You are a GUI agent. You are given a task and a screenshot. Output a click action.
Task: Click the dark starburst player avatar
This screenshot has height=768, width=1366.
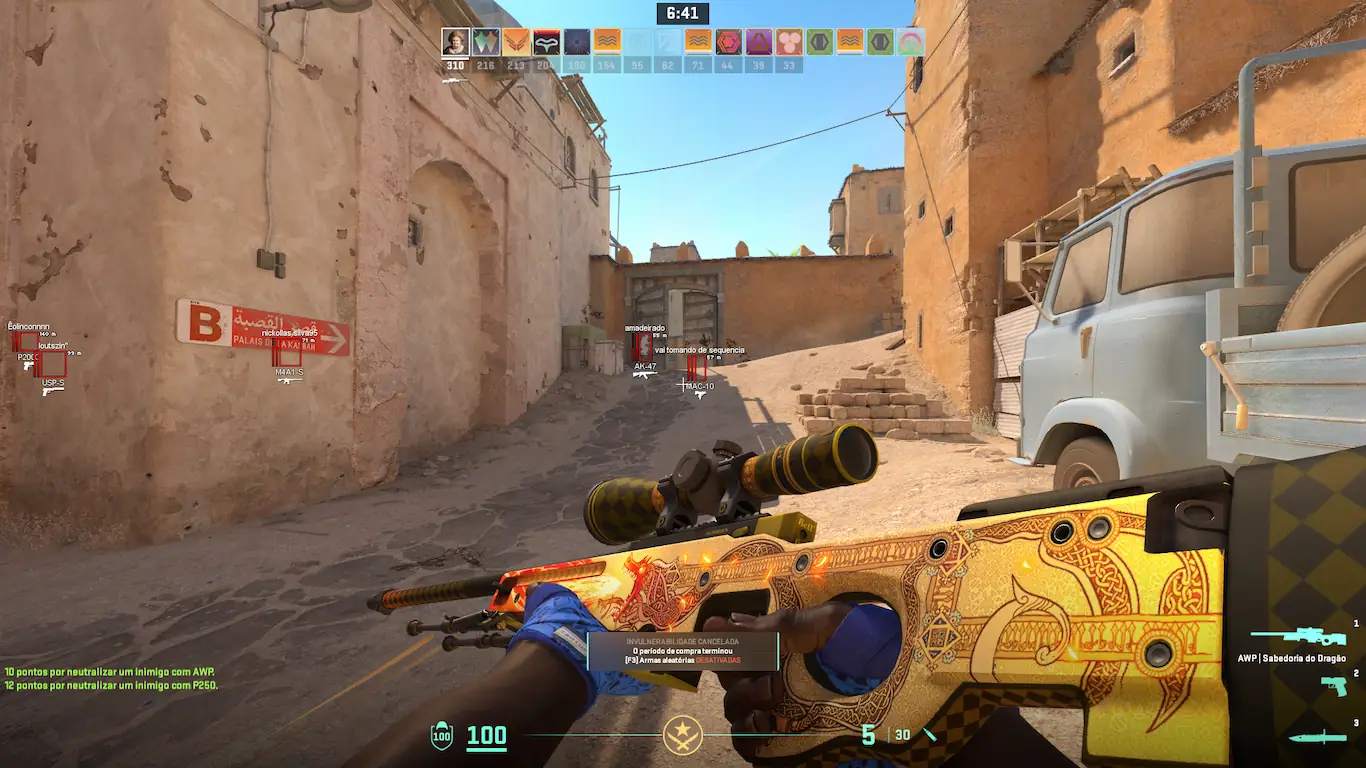[577, 42]
